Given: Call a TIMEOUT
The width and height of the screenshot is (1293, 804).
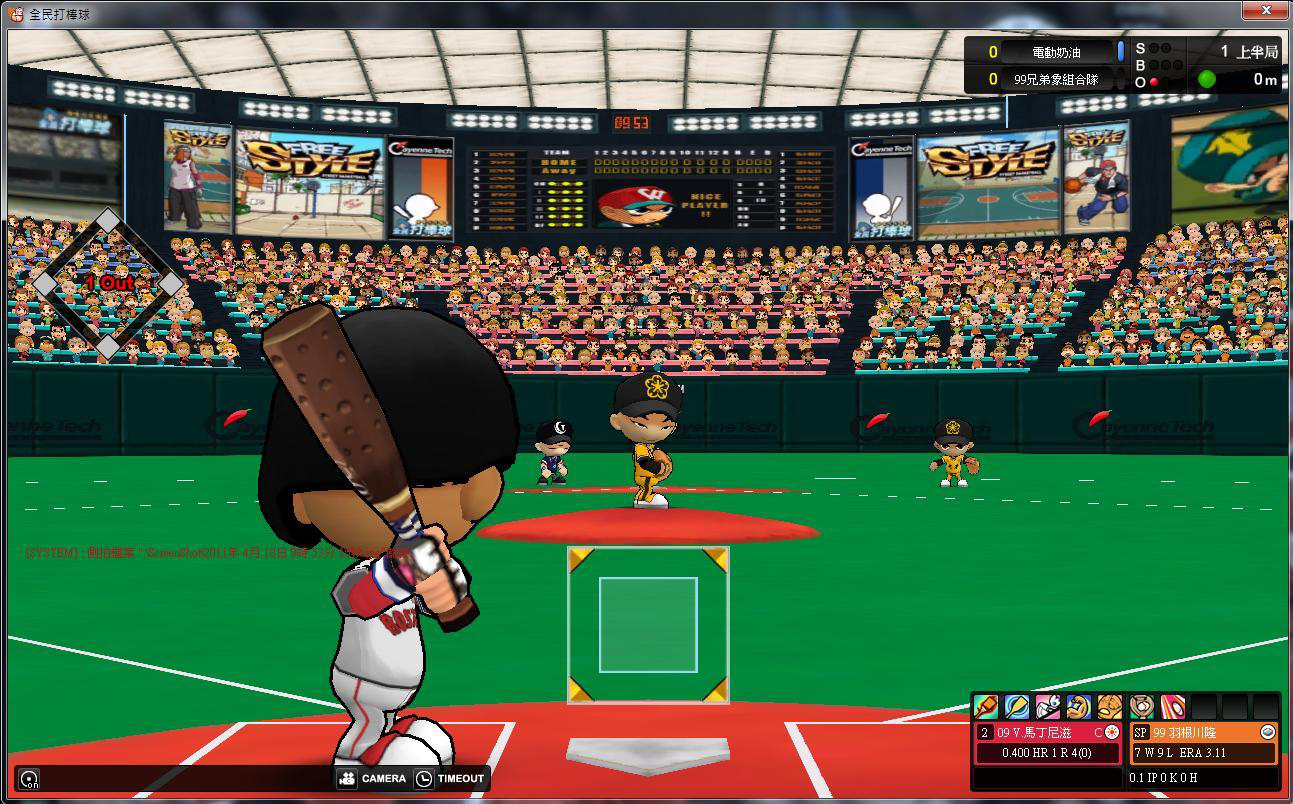Looking at the screenshot, I should coord(450,778).
